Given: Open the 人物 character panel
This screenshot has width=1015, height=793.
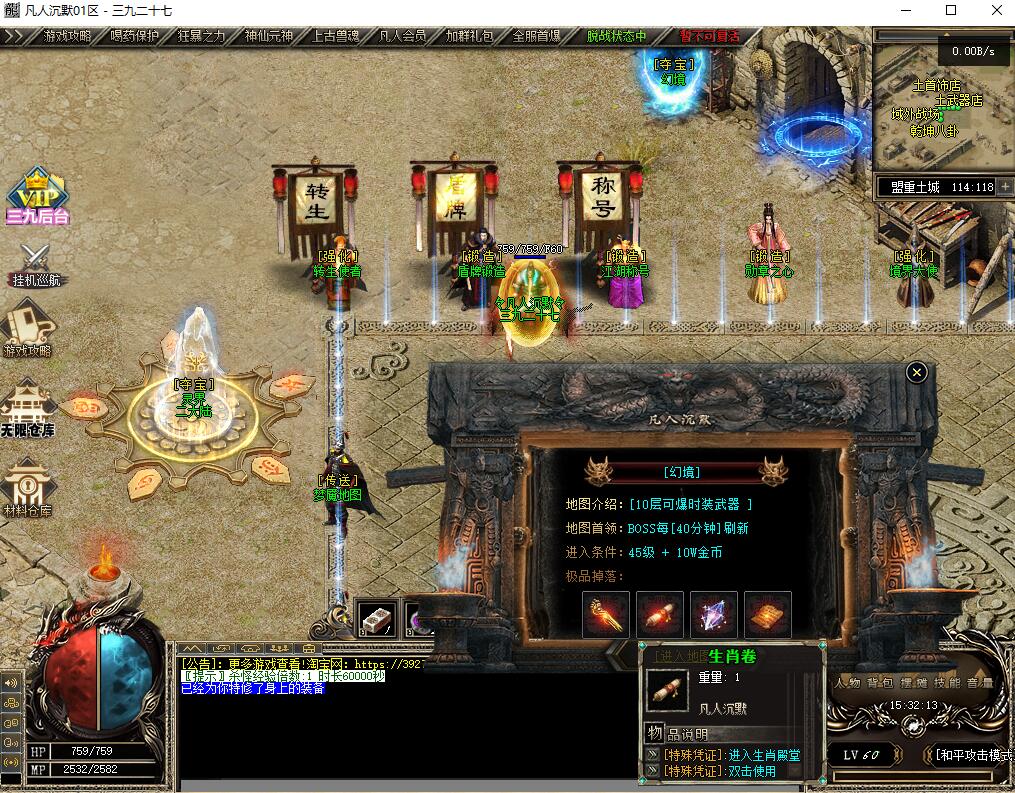Looking at the screenshot, I should pos(847,683).
